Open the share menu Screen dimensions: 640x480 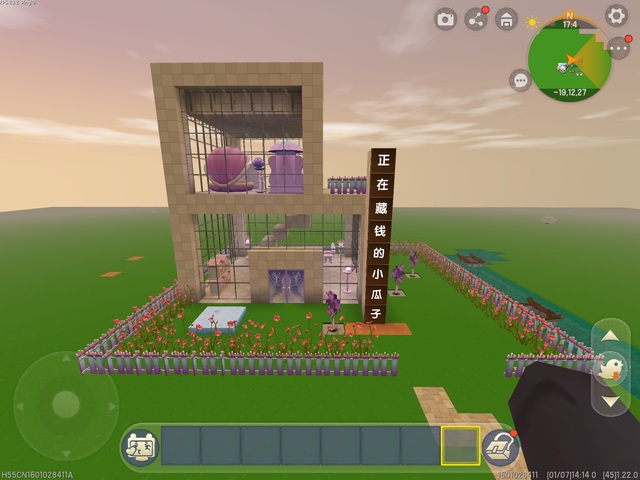pyautogui.click(x=476, y=19)
